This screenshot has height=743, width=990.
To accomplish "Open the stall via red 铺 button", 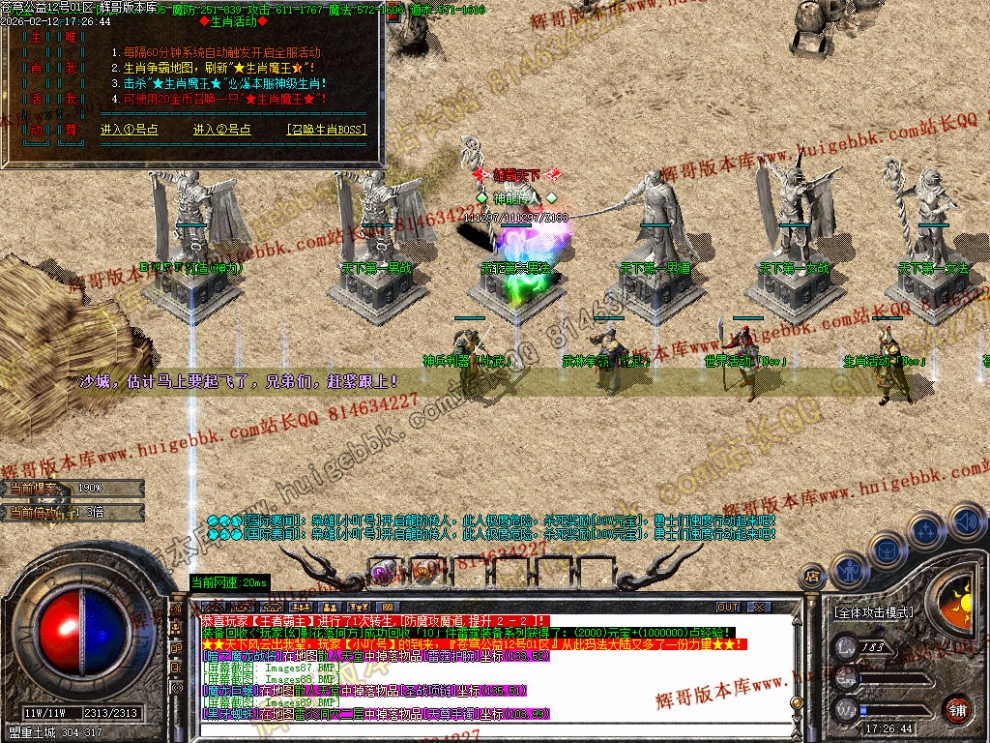I will pyautogui.click(x=957, y=711).
